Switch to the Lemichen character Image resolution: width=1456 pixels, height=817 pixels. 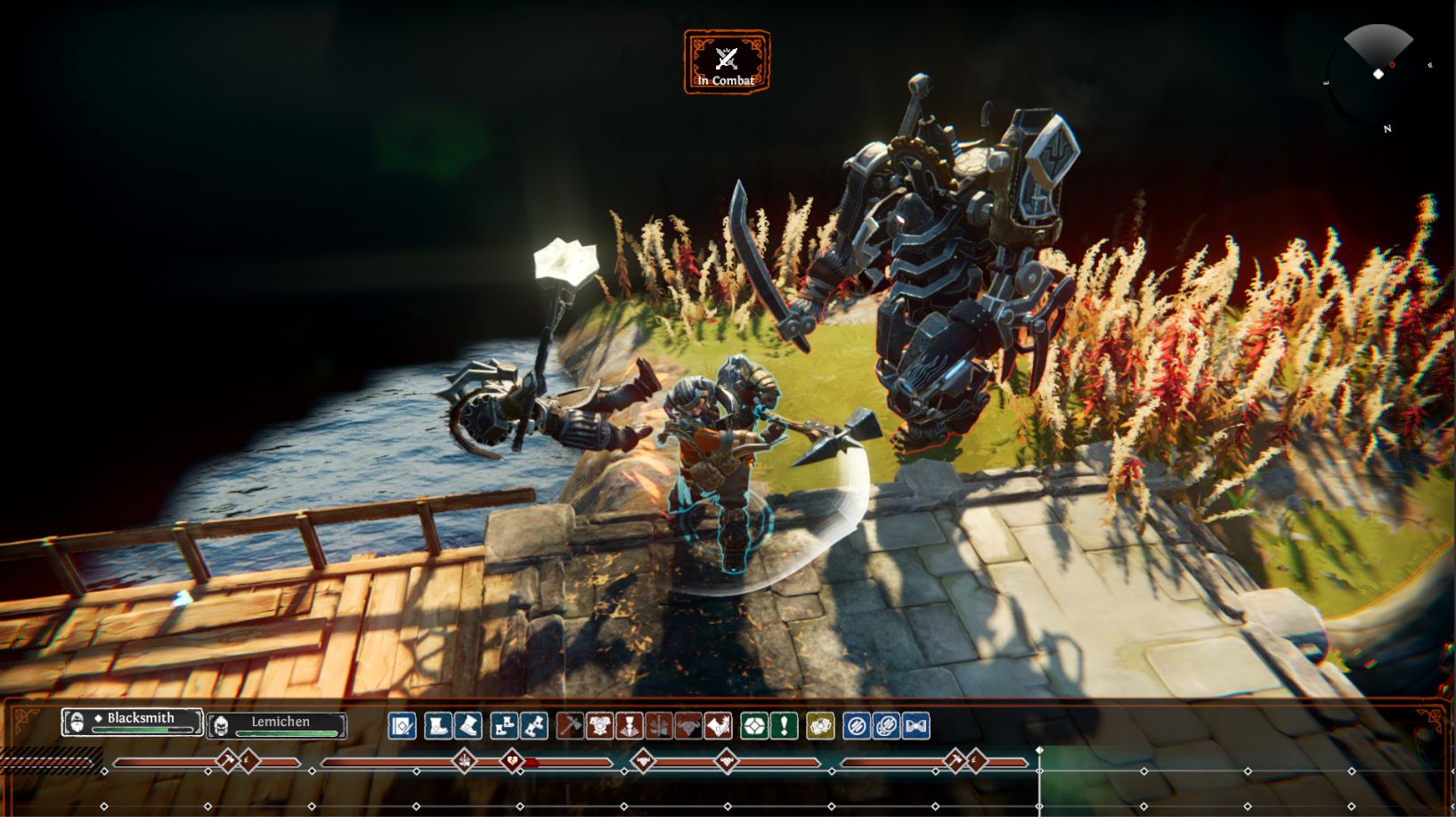(x=277, y=725)
